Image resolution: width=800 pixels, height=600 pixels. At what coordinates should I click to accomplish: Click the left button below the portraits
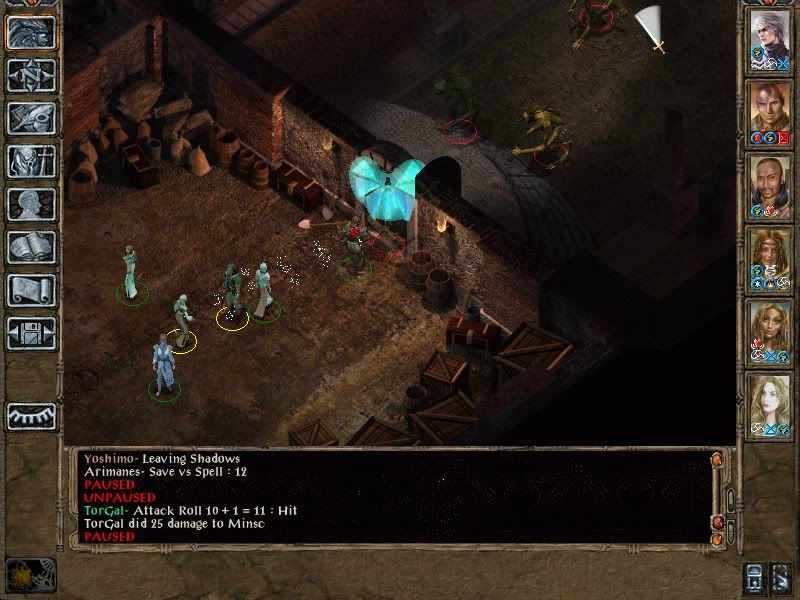click(x=754, y=577)
